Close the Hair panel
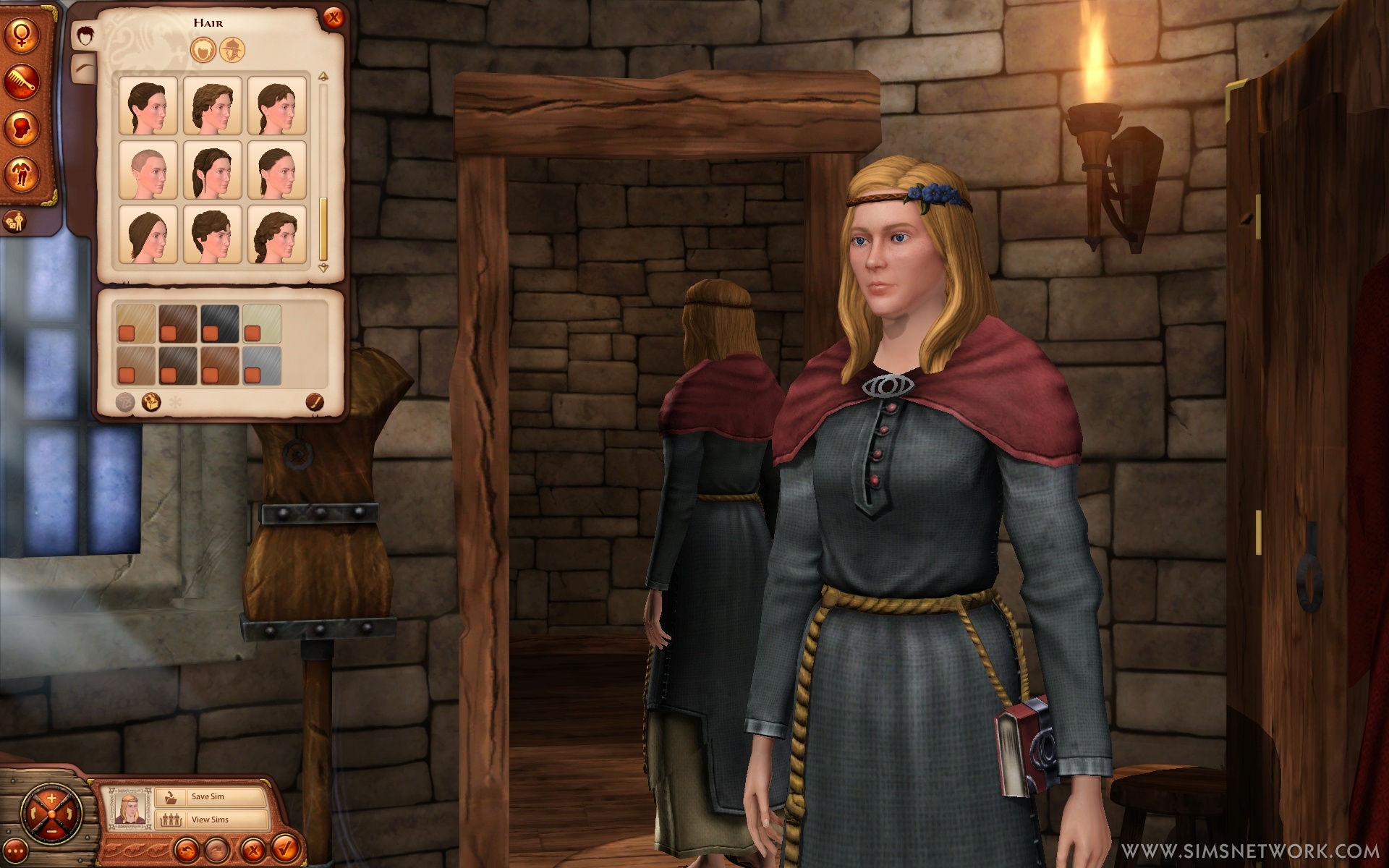Viewport: 1389px width, 868px height. pos(333,18)
